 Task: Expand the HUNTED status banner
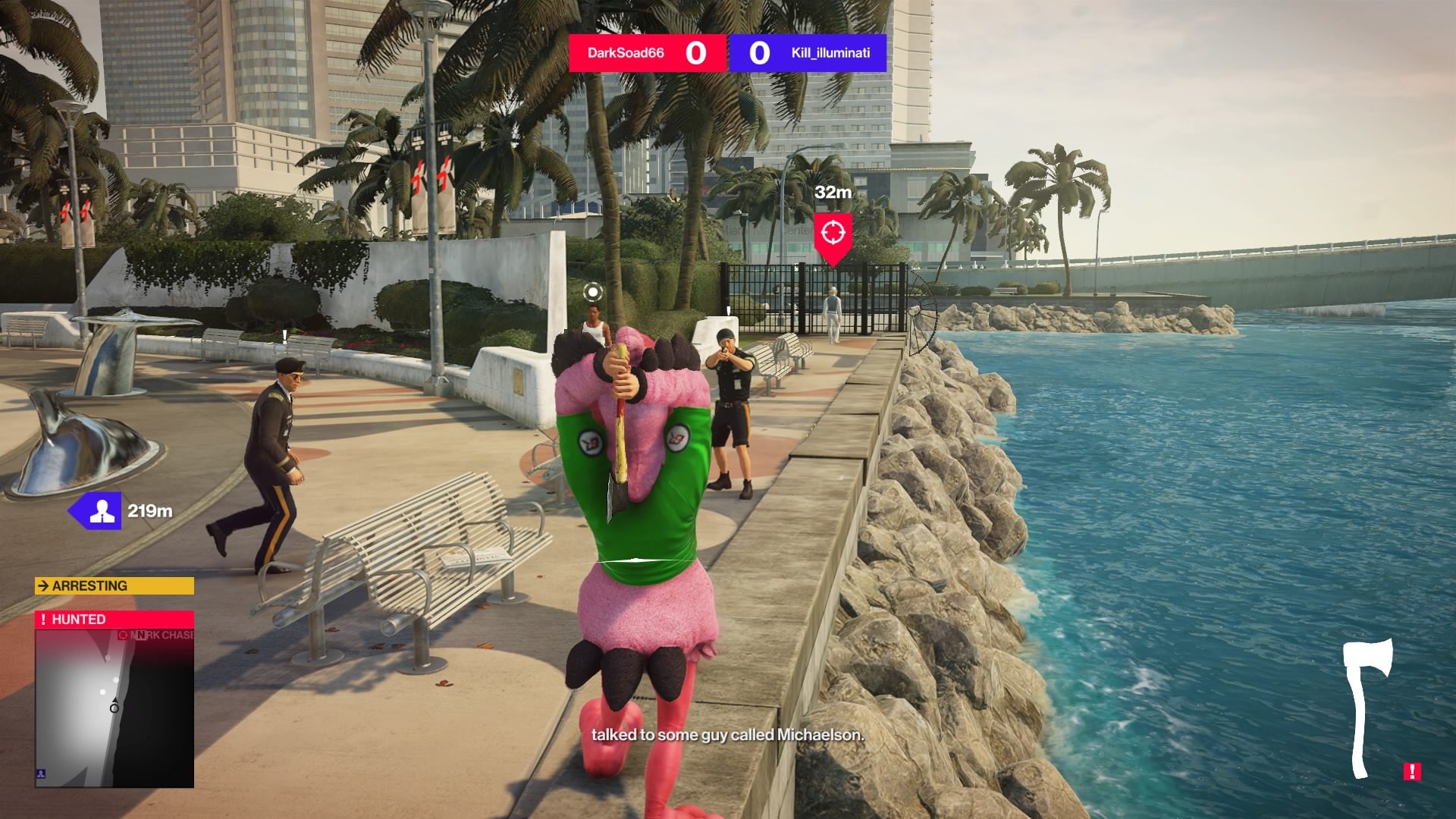click(x=114, y=619)
